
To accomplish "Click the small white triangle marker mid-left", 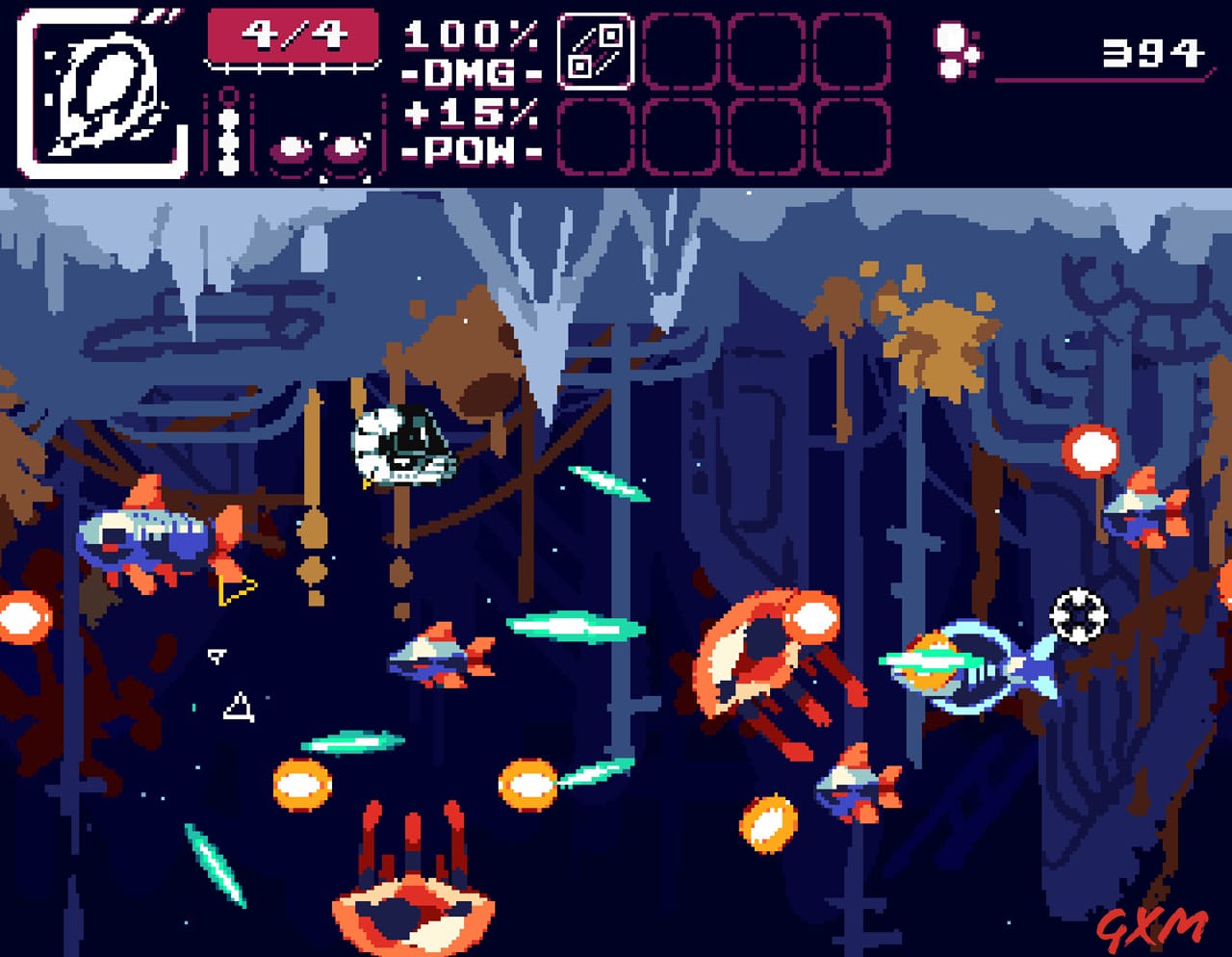I will tap(216, 654).
